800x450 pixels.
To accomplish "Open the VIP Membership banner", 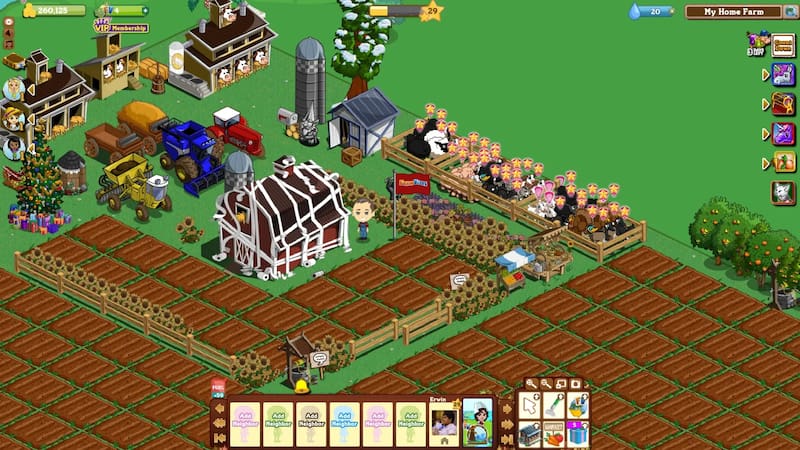I will (120, 25).
